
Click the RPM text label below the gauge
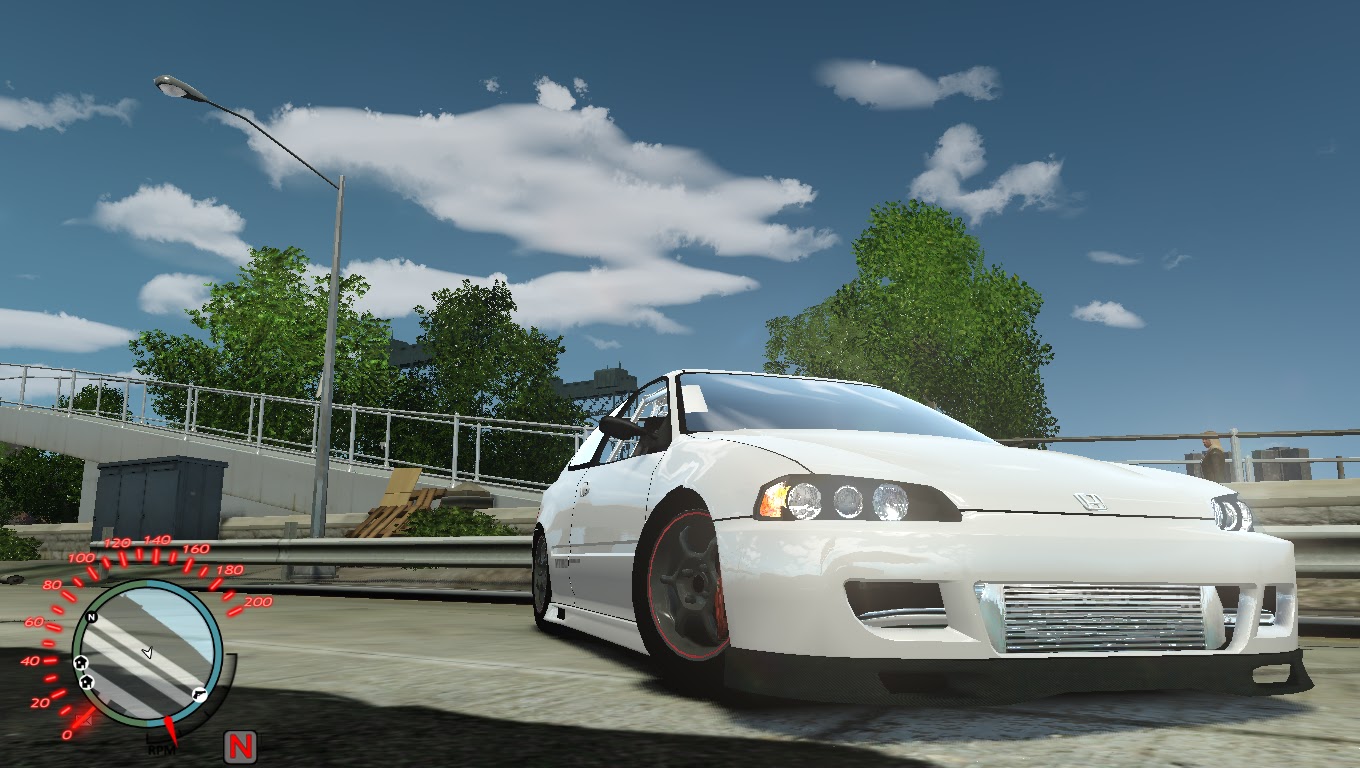tap(162, 749)
